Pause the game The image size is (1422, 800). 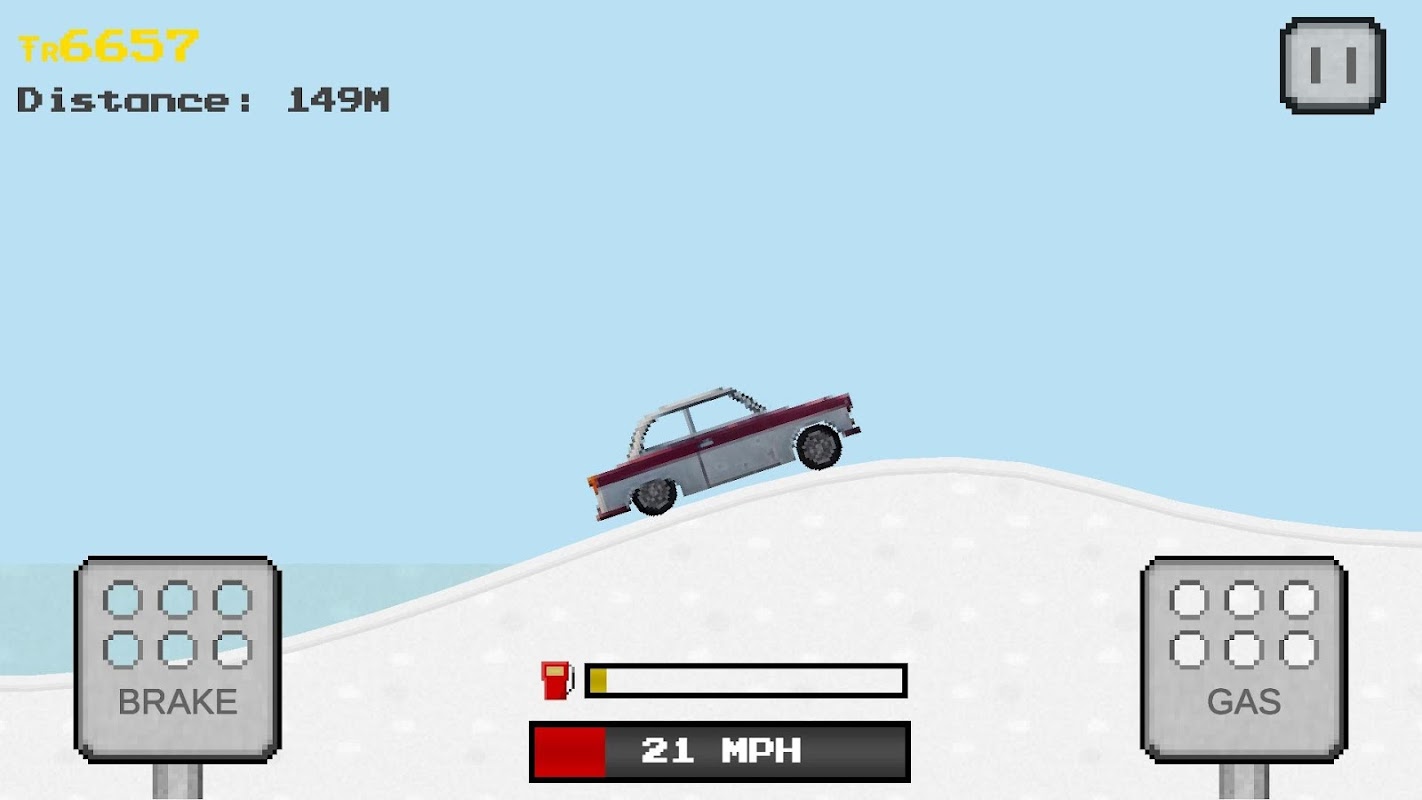pyautogui.click(x=1332, y=65)
